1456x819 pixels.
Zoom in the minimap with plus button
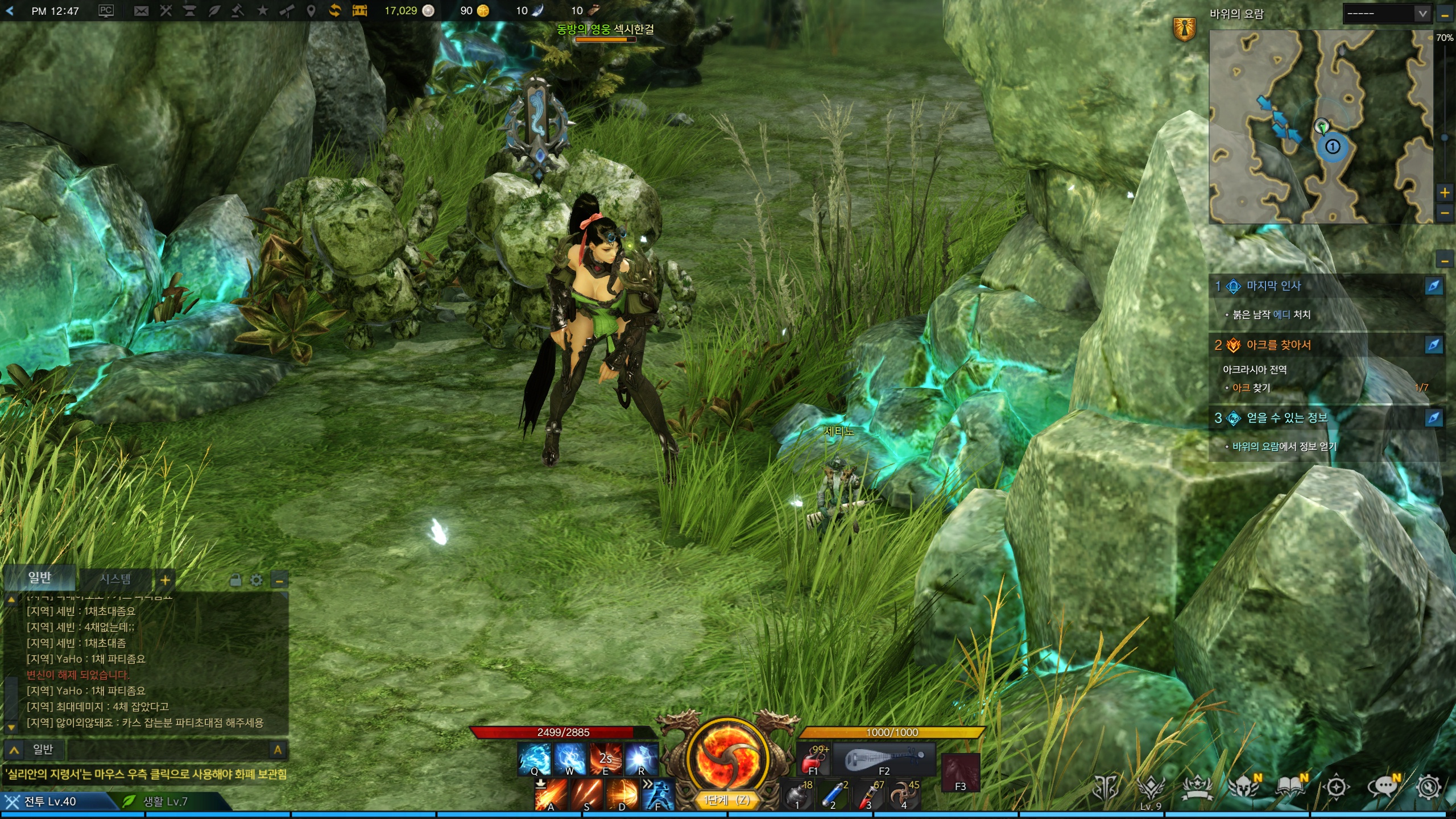tap(1445, 192)
